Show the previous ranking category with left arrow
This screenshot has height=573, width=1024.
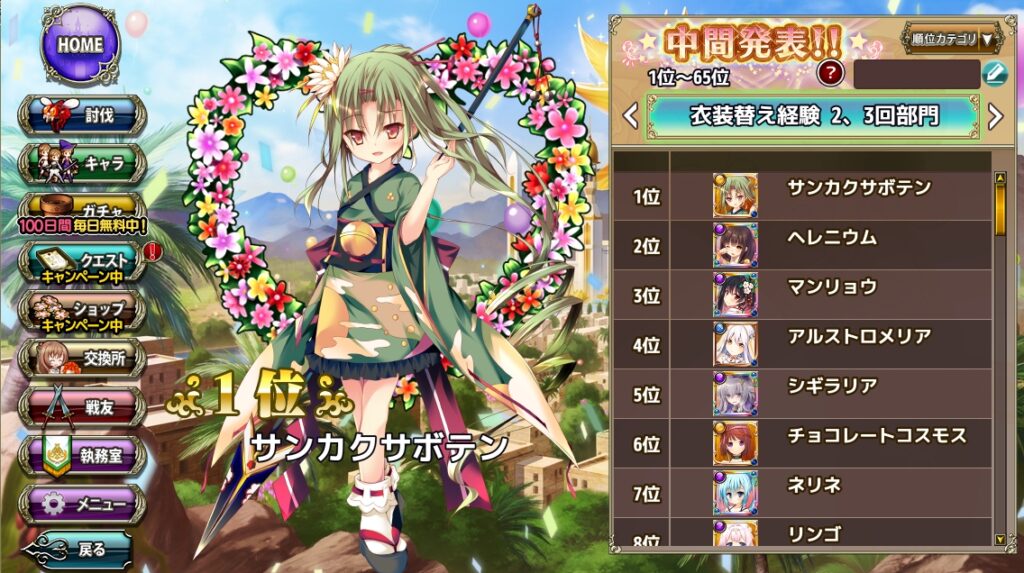click(631, 116)
